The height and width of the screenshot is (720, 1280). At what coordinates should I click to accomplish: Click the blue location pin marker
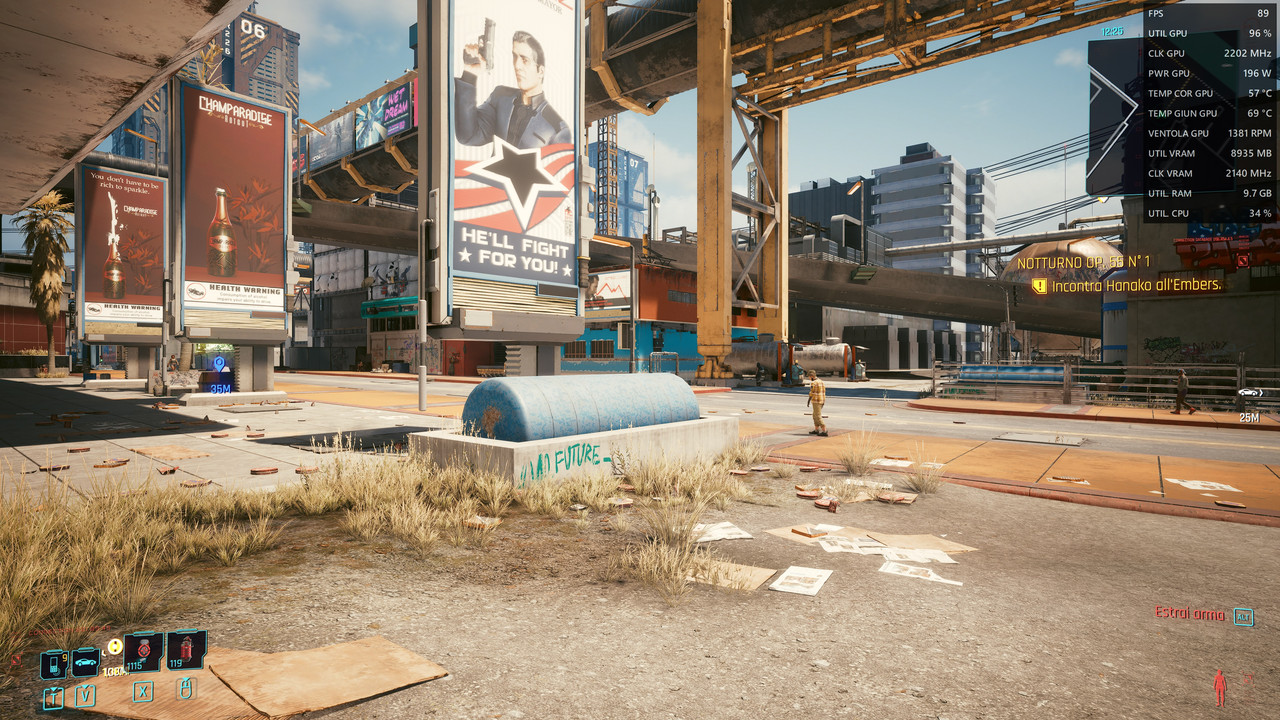[x=220, y=365]
